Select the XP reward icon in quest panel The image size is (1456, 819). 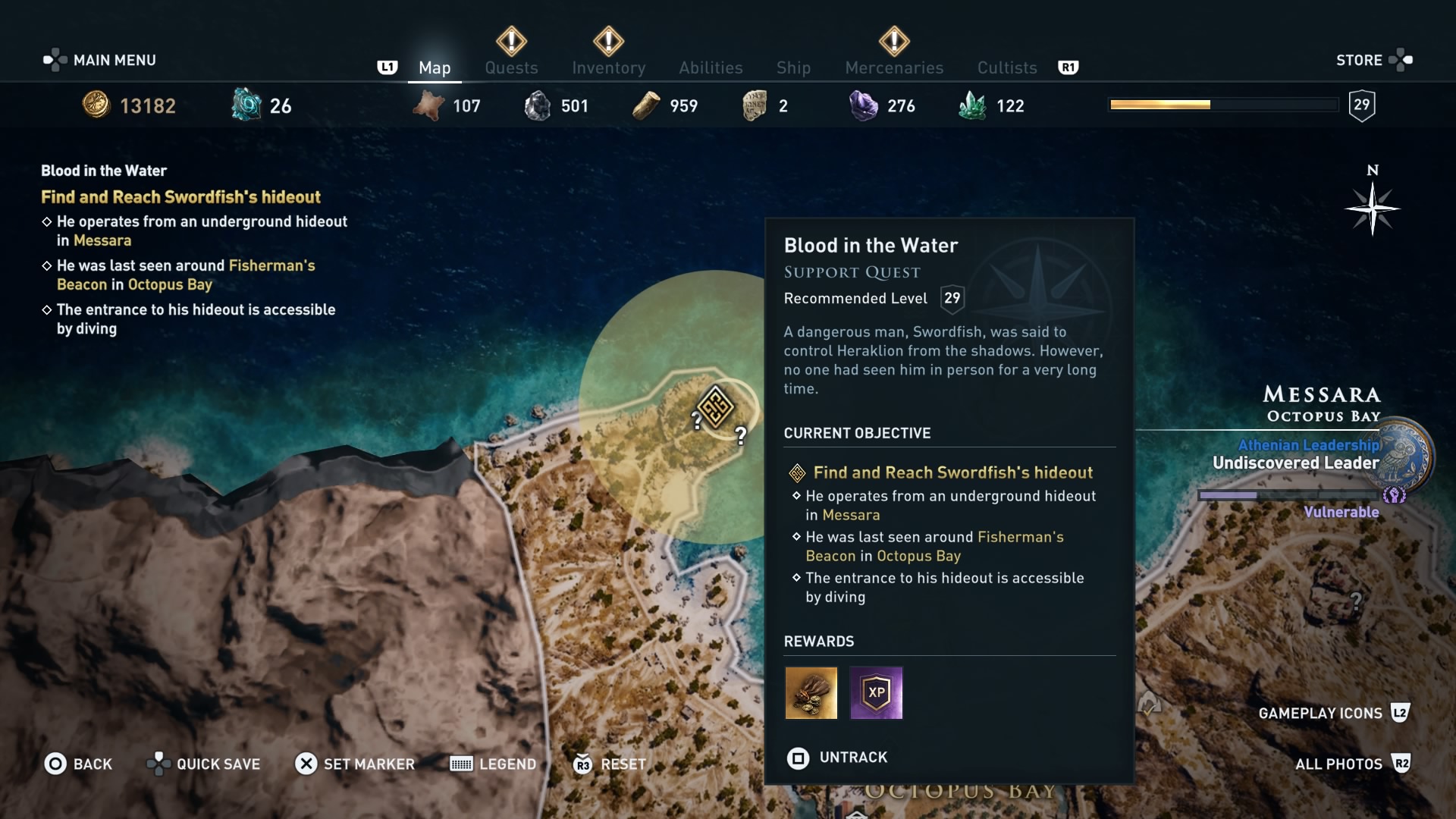point(876,693)
